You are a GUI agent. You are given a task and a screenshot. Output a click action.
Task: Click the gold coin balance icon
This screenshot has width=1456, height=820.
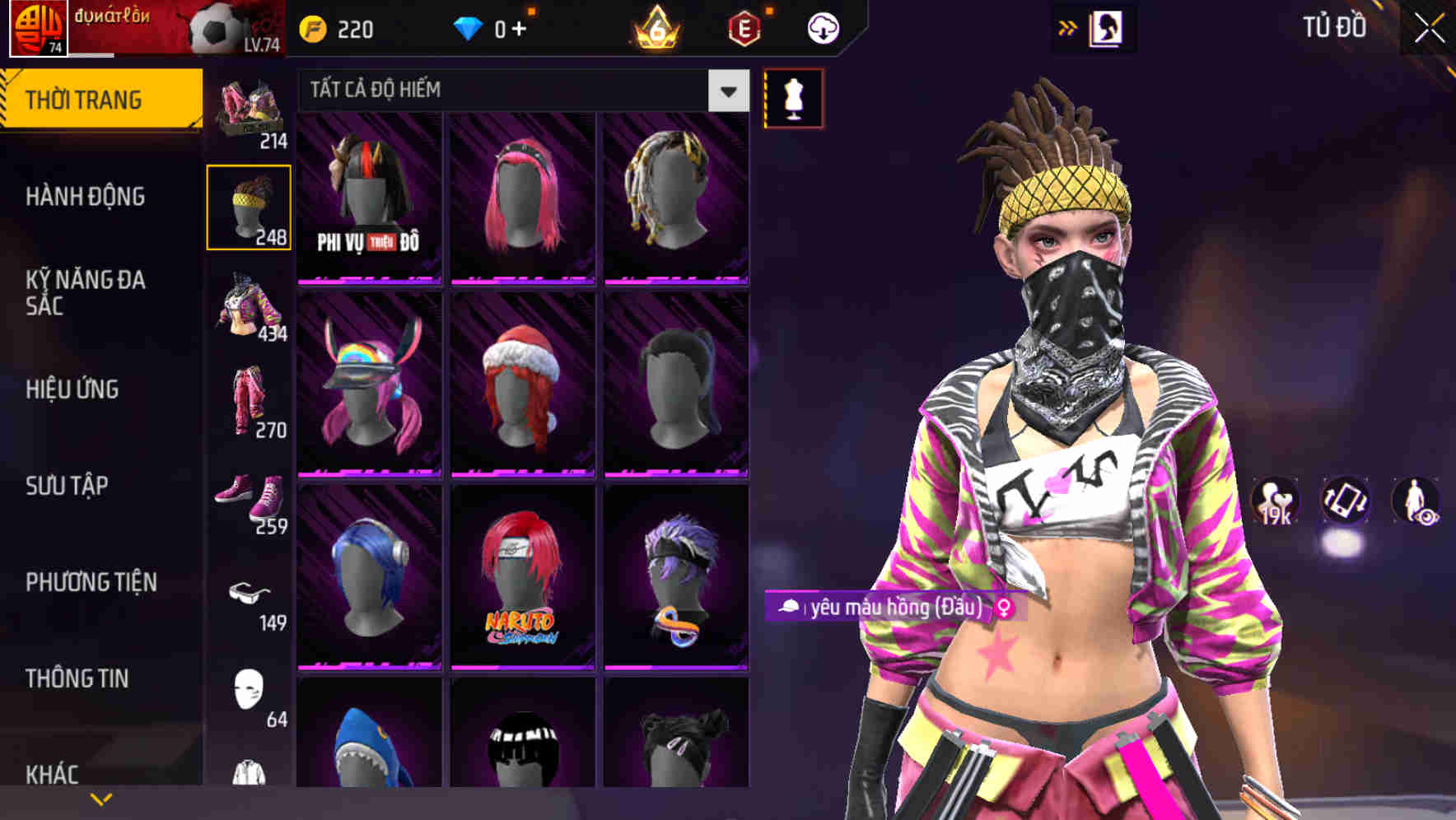coord(312,27)
